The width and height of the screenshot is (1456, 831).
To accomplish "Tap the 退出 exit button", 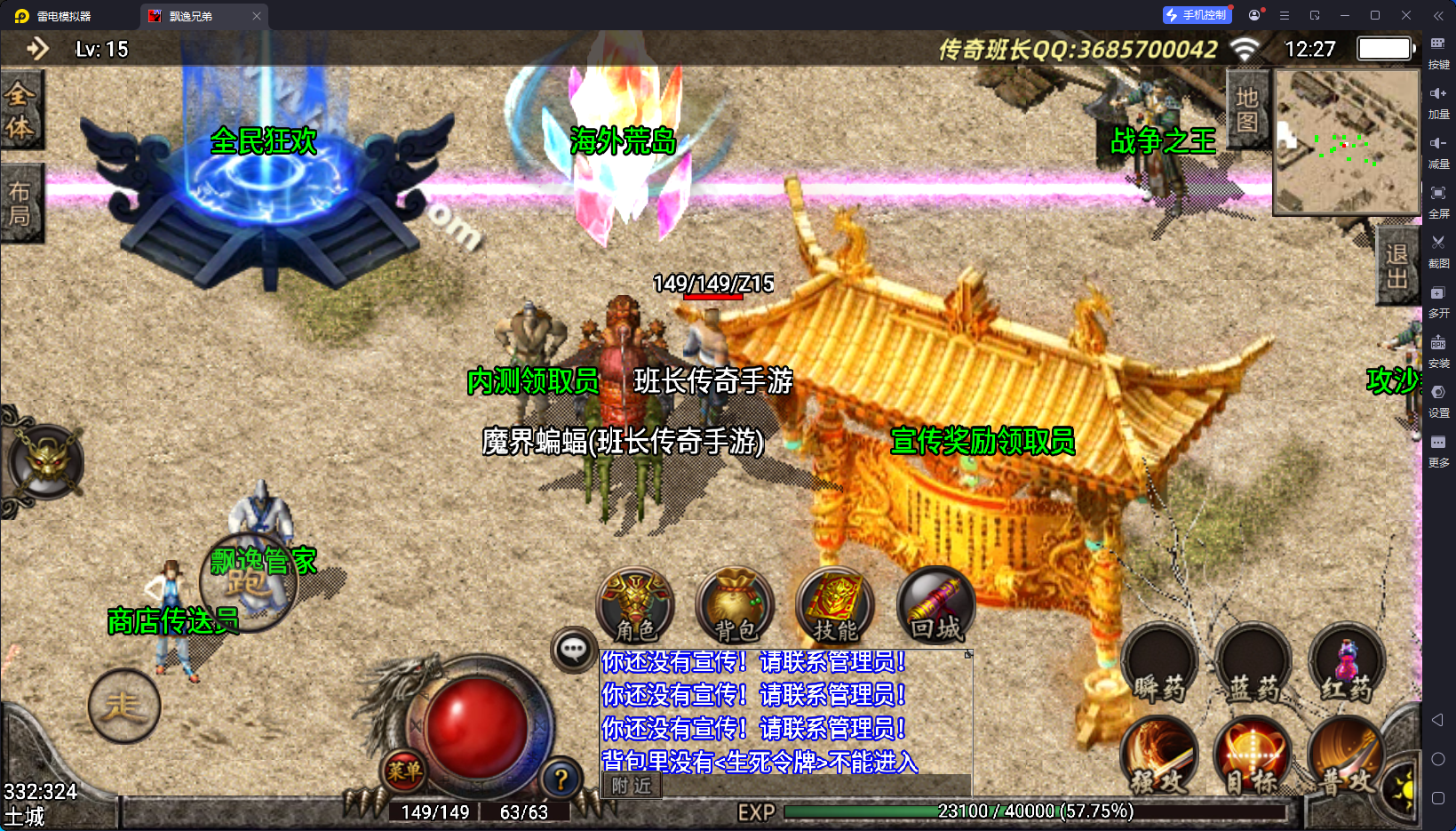I will (1397, 267).
